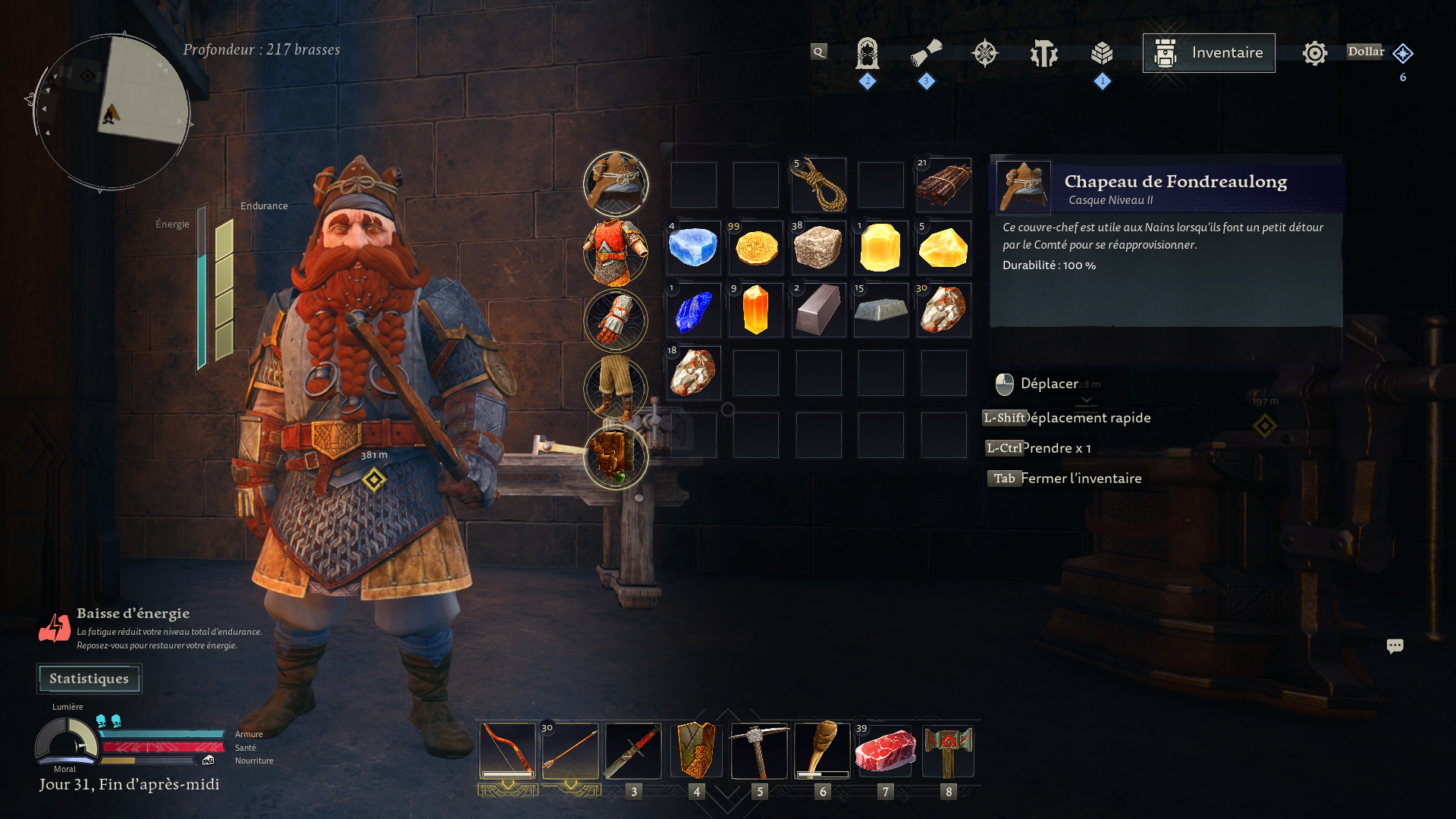Screen dimensions: 1456x819
Task: Choose the equipped gauntlets slot
Action: (615, 320)
